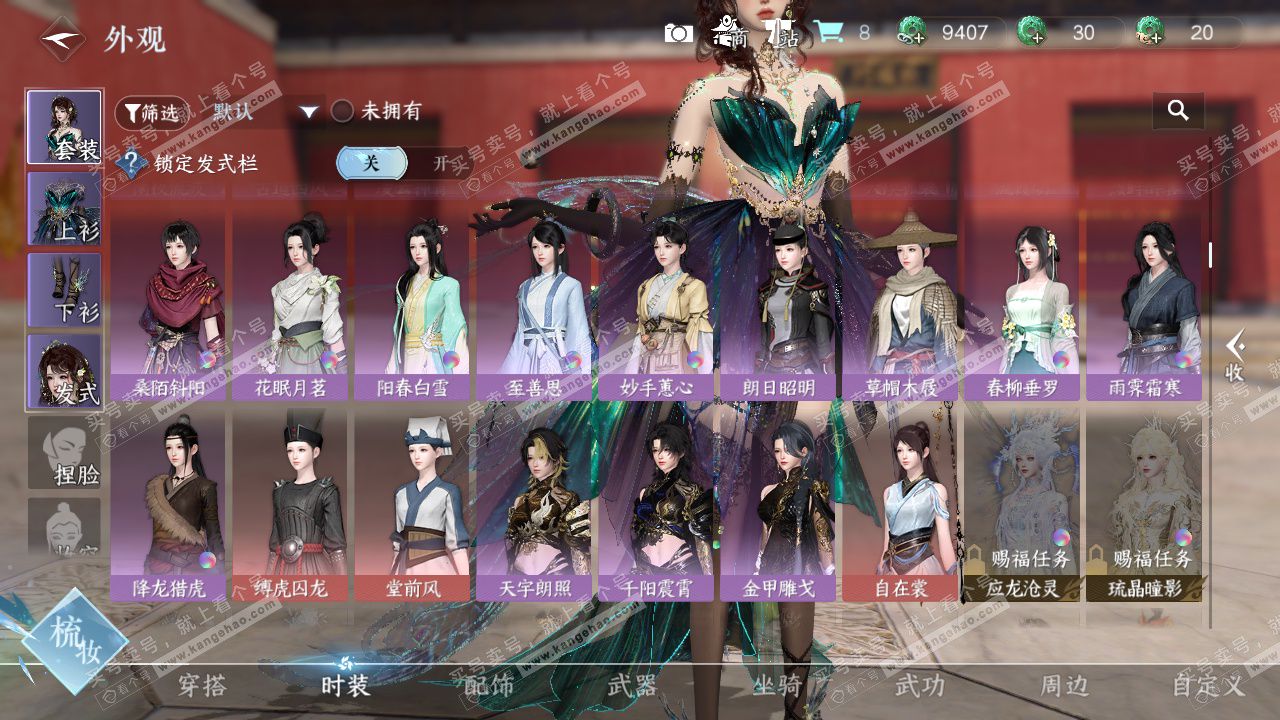Open the shopping cart
Screen dimensions: 1280x720
tap(827, 33)
